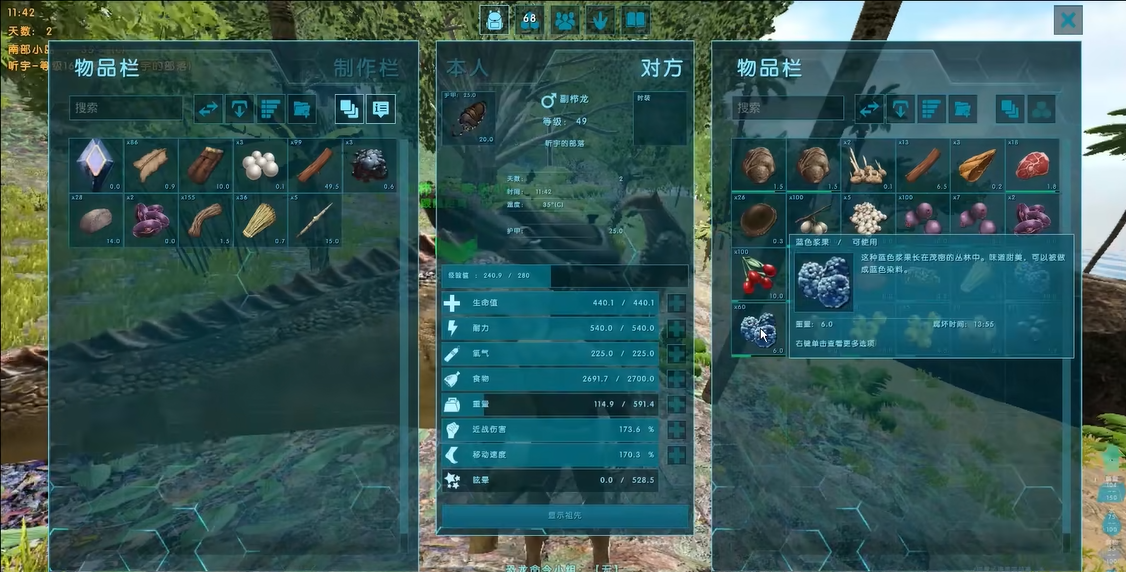This screenshot has width=1126, height=572.
Task: Open the tribe members icon at top
Action: tap(564, 19)
